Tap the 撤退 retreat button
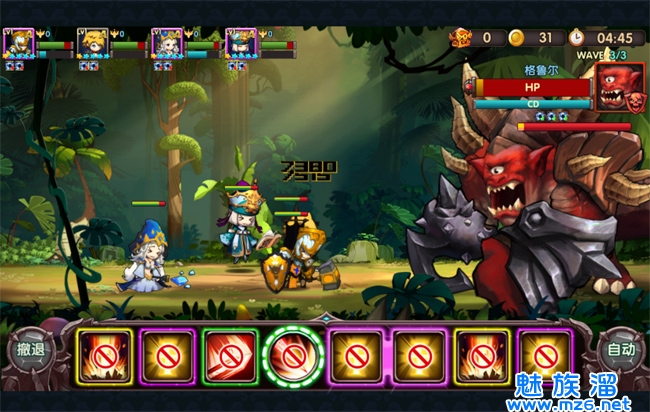This screenshot has height=412, width=650. coord(31,350)
